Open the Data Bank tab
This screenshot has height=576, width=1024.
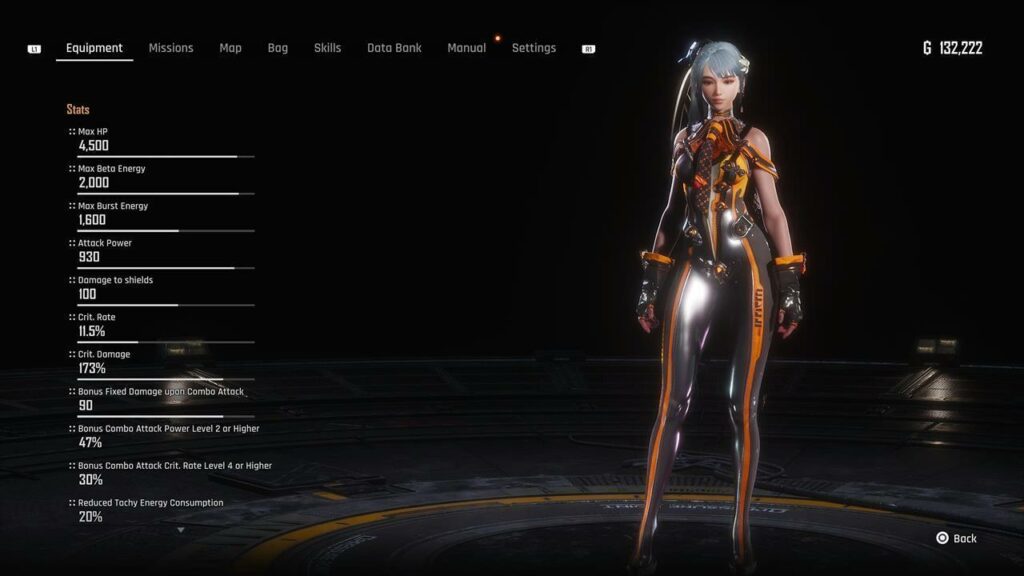394,48
